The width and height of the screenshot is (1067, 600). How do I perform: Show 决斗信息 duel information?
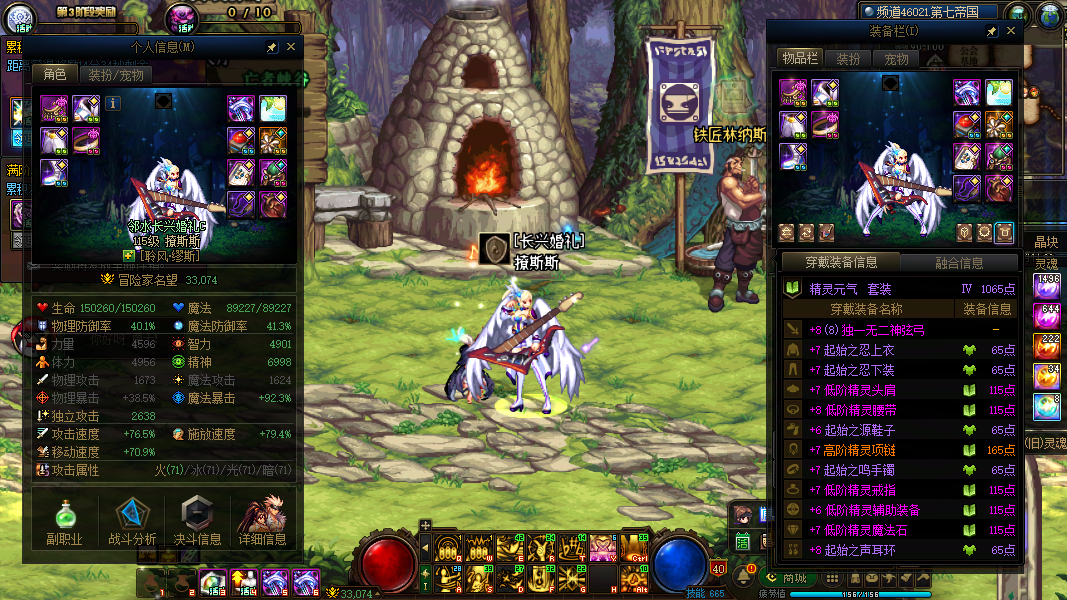point(197,522)
